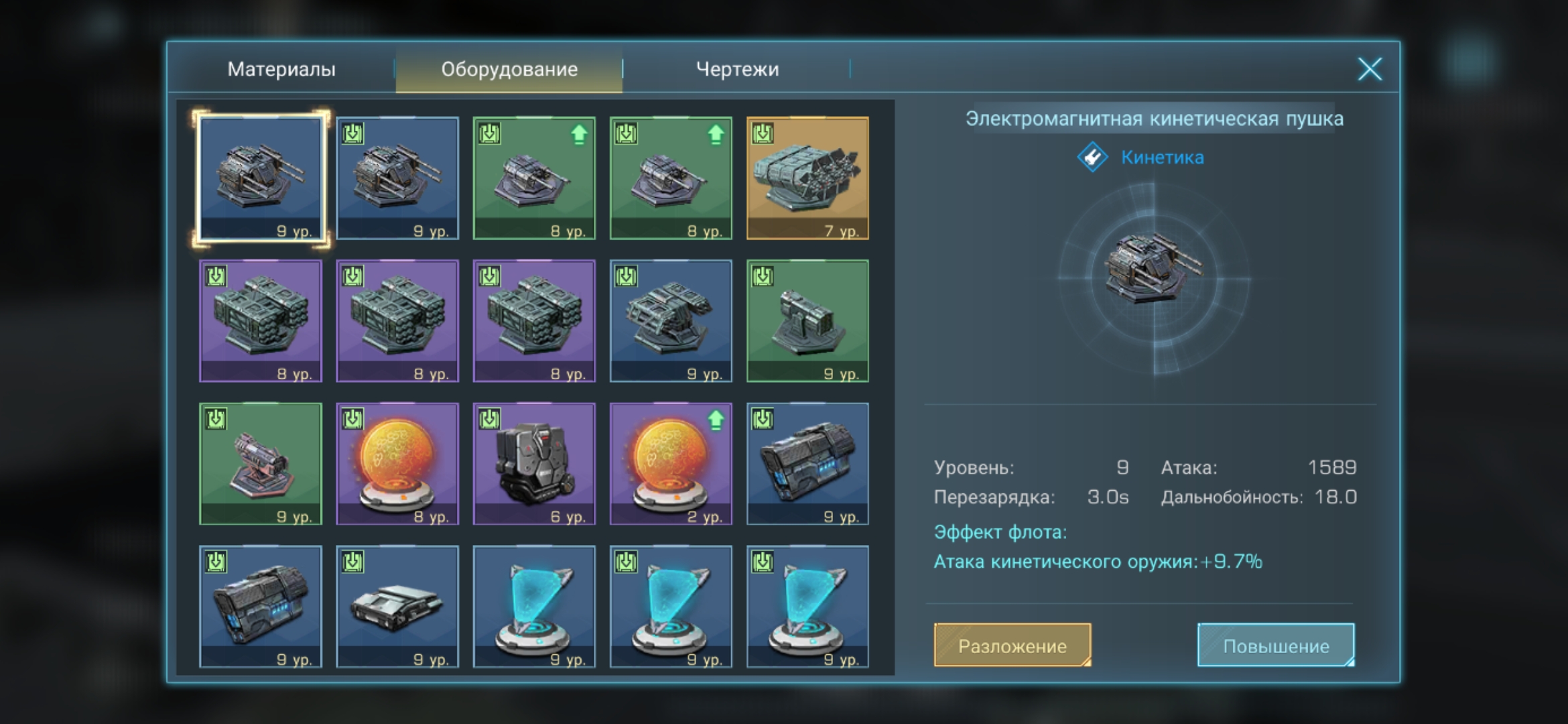Close the equipment window
Image resolution: width=1568 pixels, height=724 pixels.
pyautogui.click(x=1370, y=69)
